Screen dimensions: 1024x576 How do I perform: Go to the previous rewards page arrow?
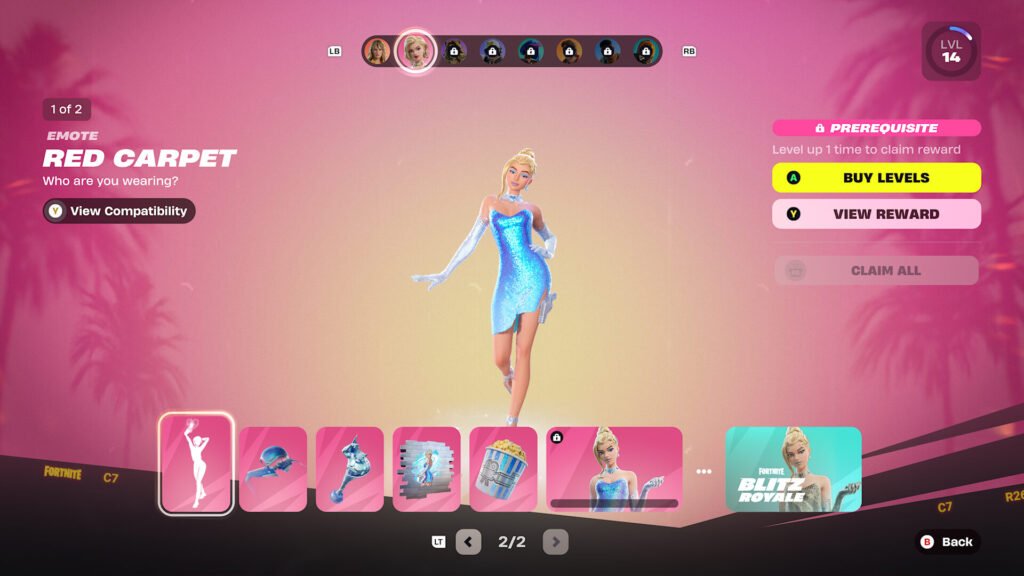(468, 542)
